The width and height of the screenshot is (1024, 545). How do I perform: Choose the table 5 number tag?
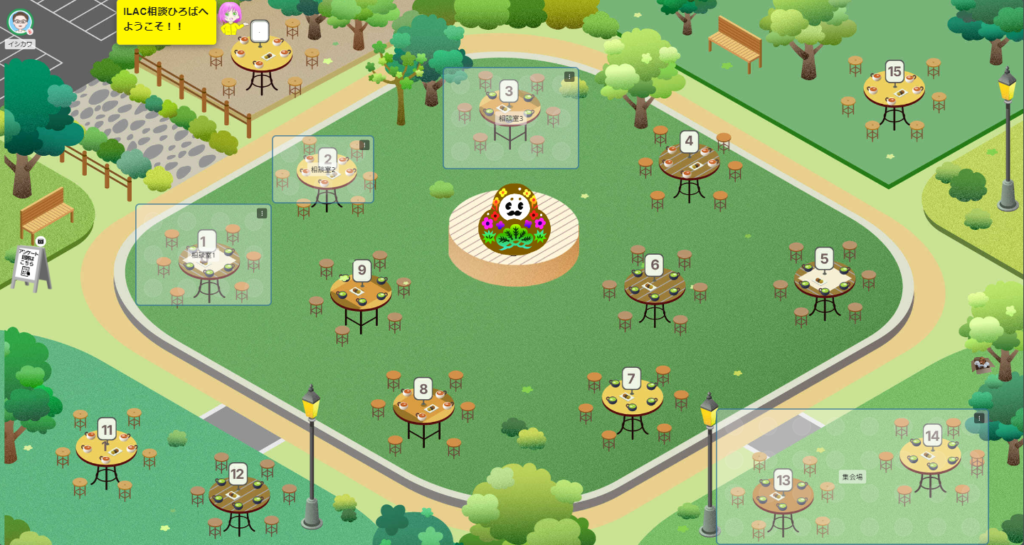824,257
